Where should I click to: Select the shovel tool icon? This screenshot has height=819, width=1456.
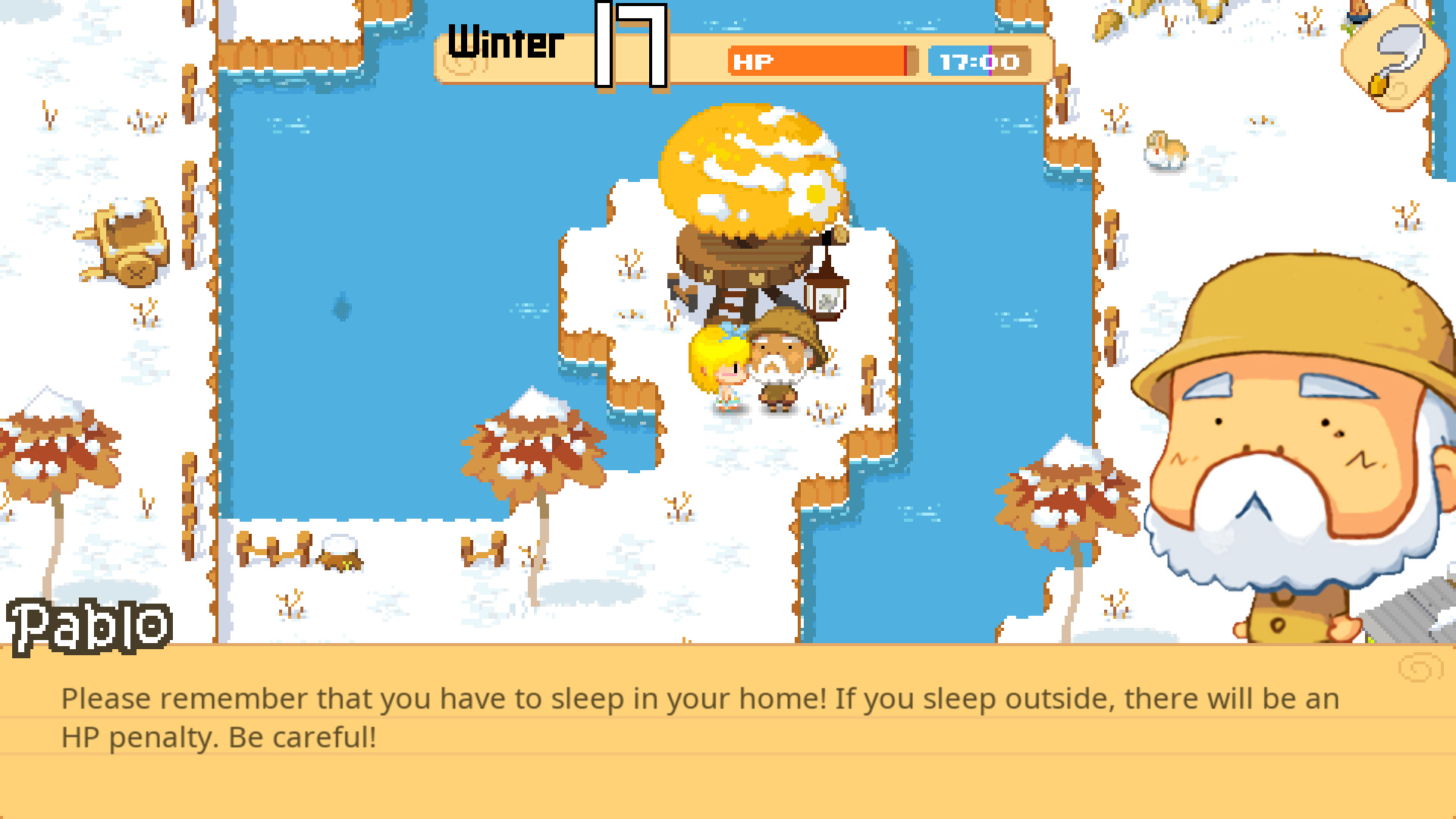[1391, 59]
